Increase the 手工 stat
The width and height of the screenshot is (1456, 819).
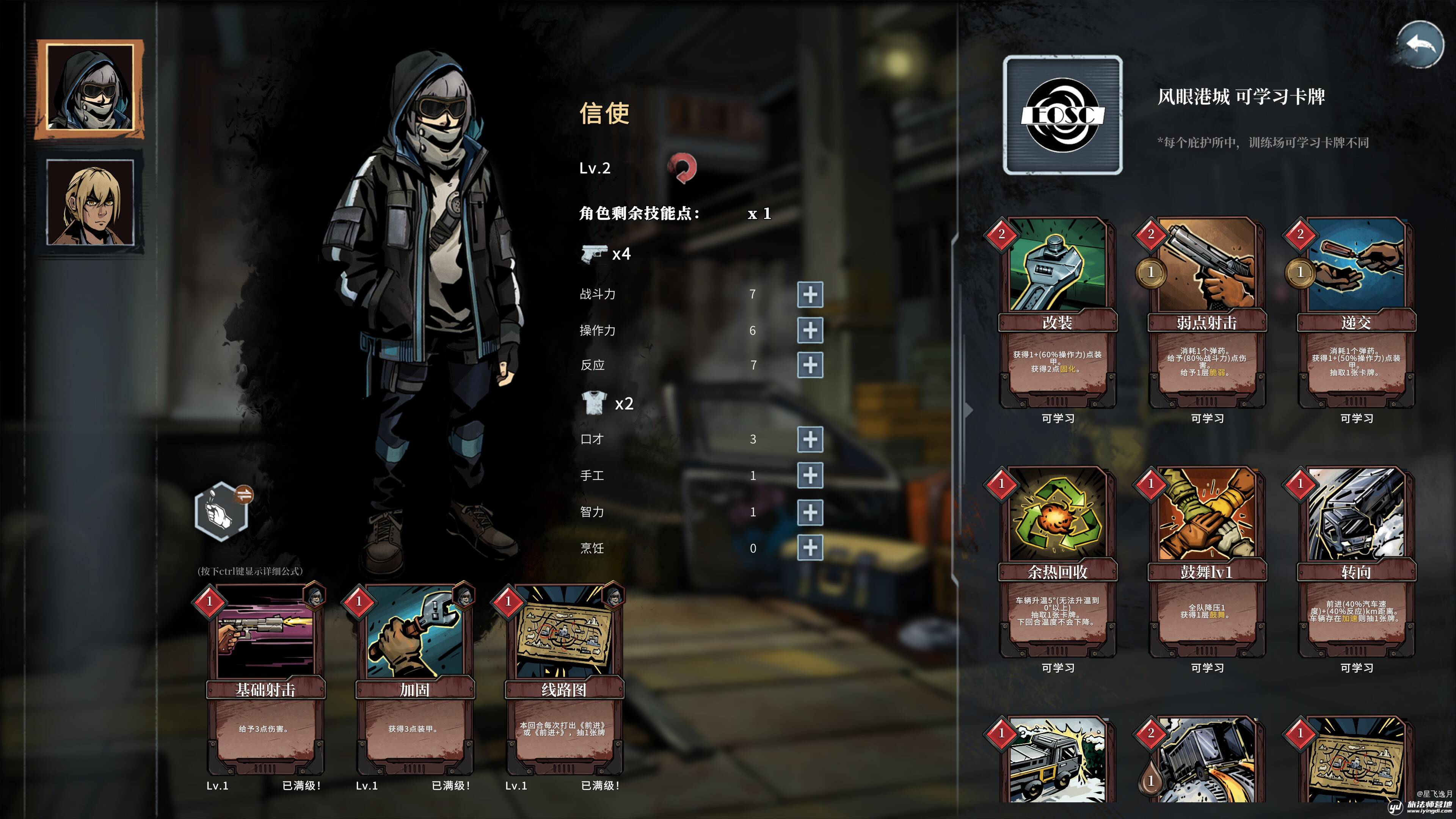point(810,475)
